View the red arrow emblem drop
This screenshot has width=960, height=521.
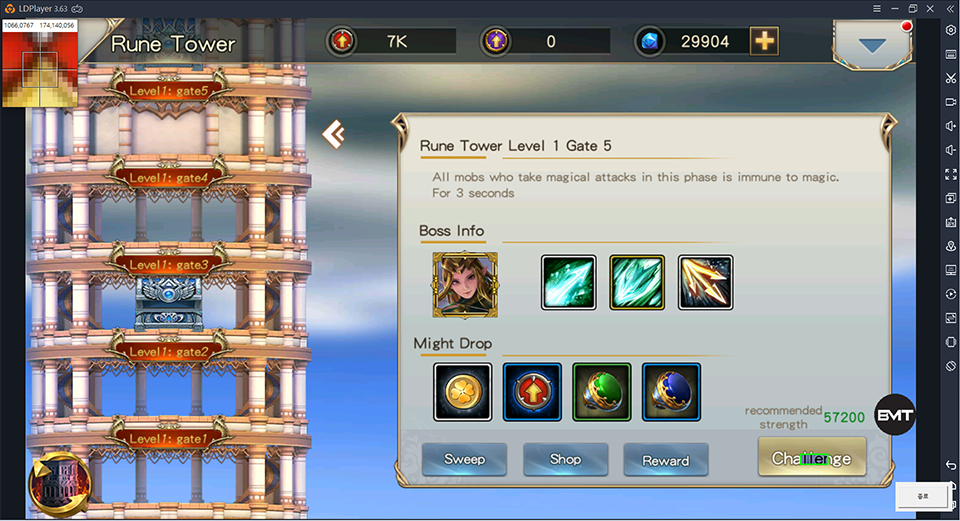click(x=532, y=392)
